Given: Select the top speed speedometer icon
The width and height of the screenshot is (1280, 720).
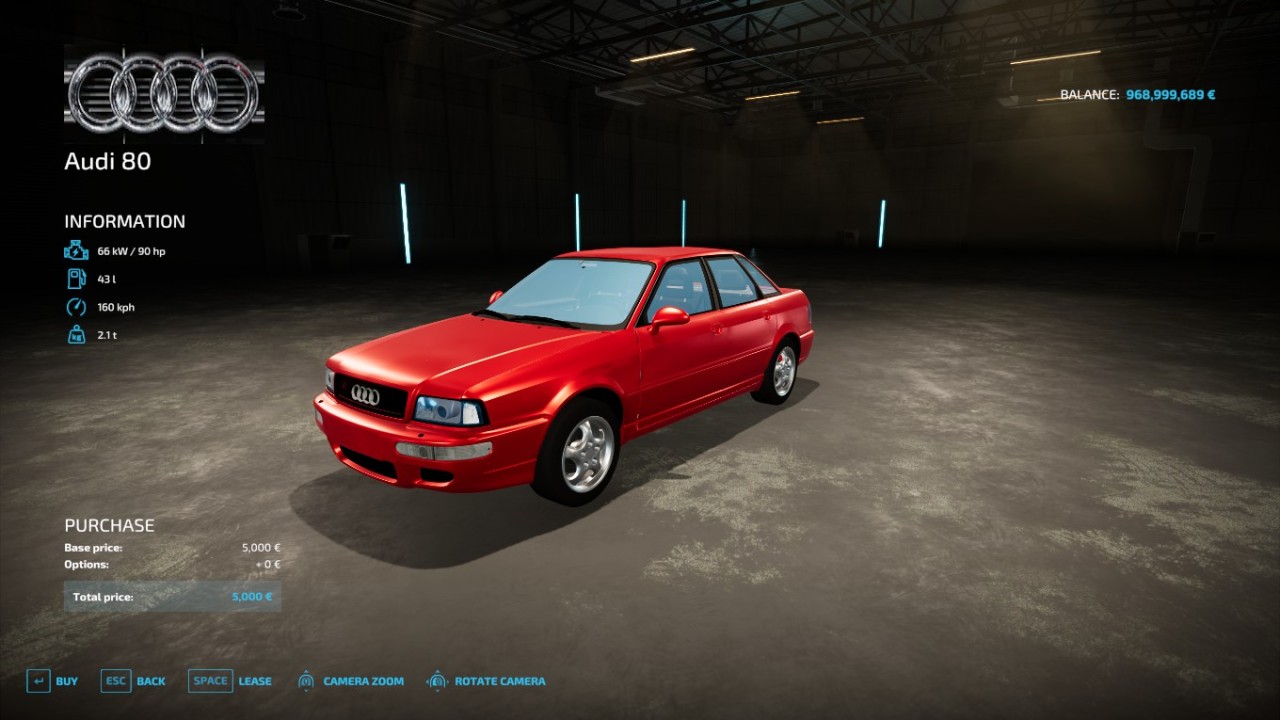Looking at the screenshot, I should coord(78,306).
